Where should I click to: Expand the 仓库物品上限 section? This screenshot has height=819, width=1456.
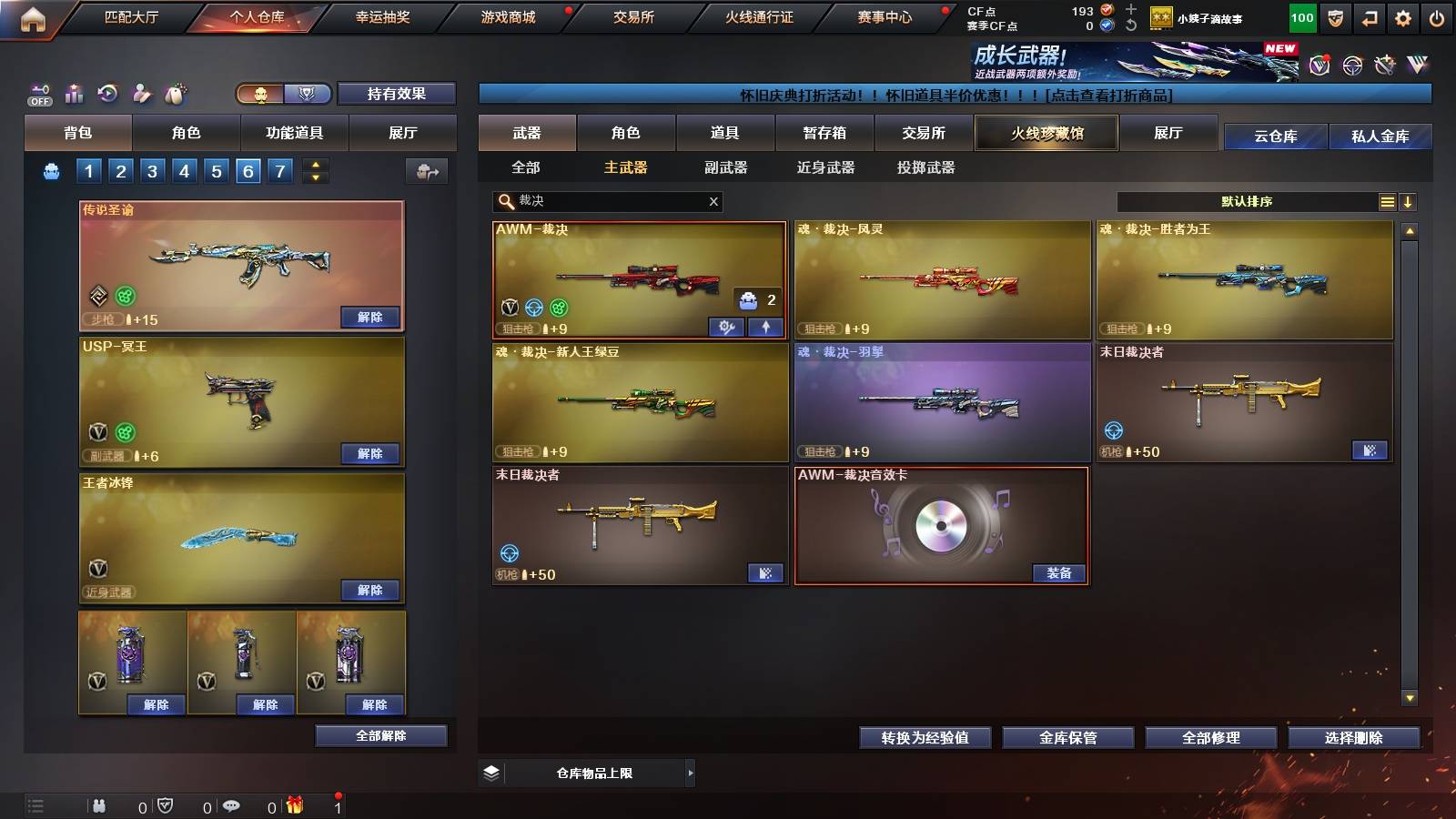tap(692, 773)
